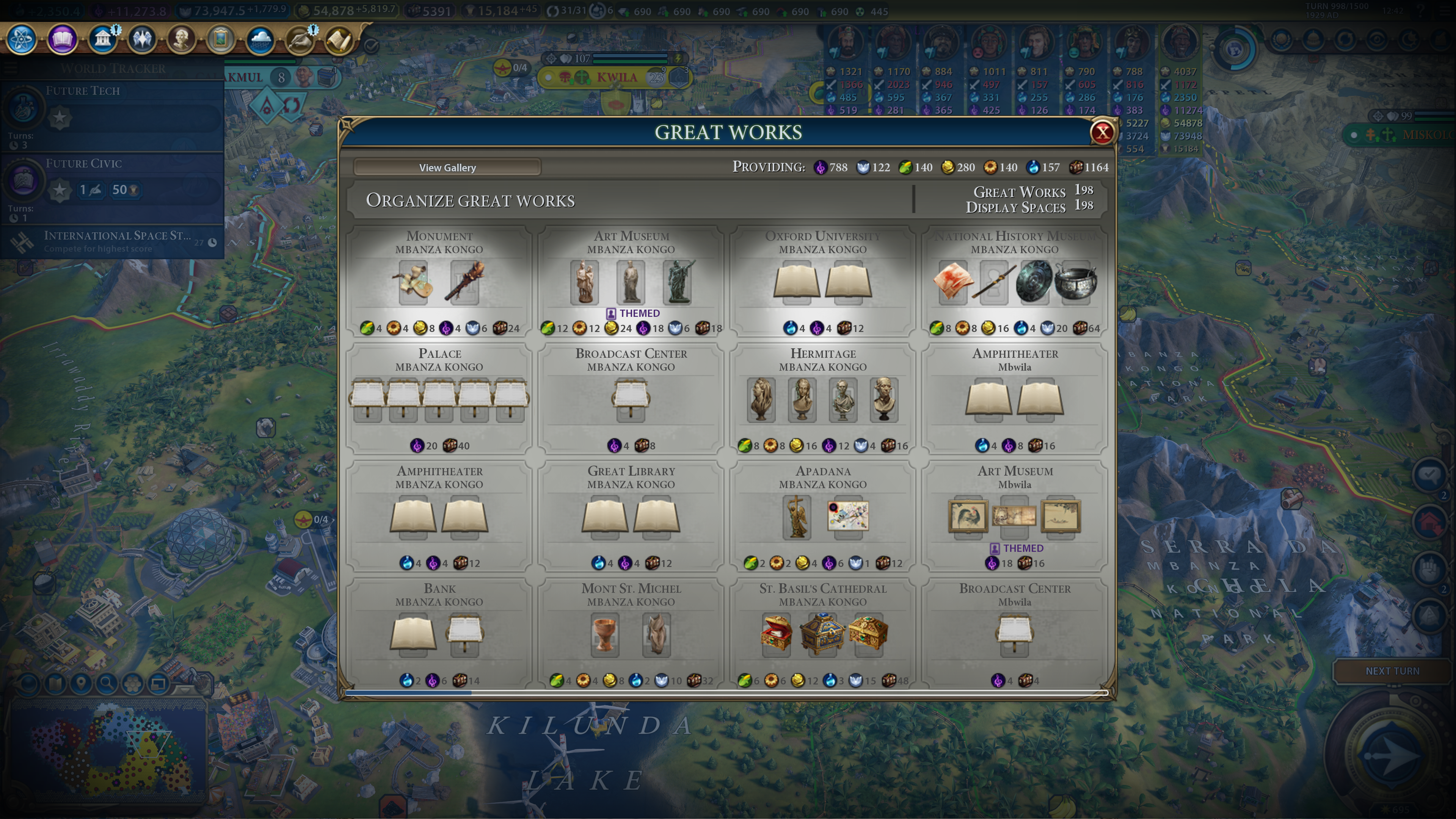Select the Holy Grail chalice relic slot

click(x=605, y=634)
